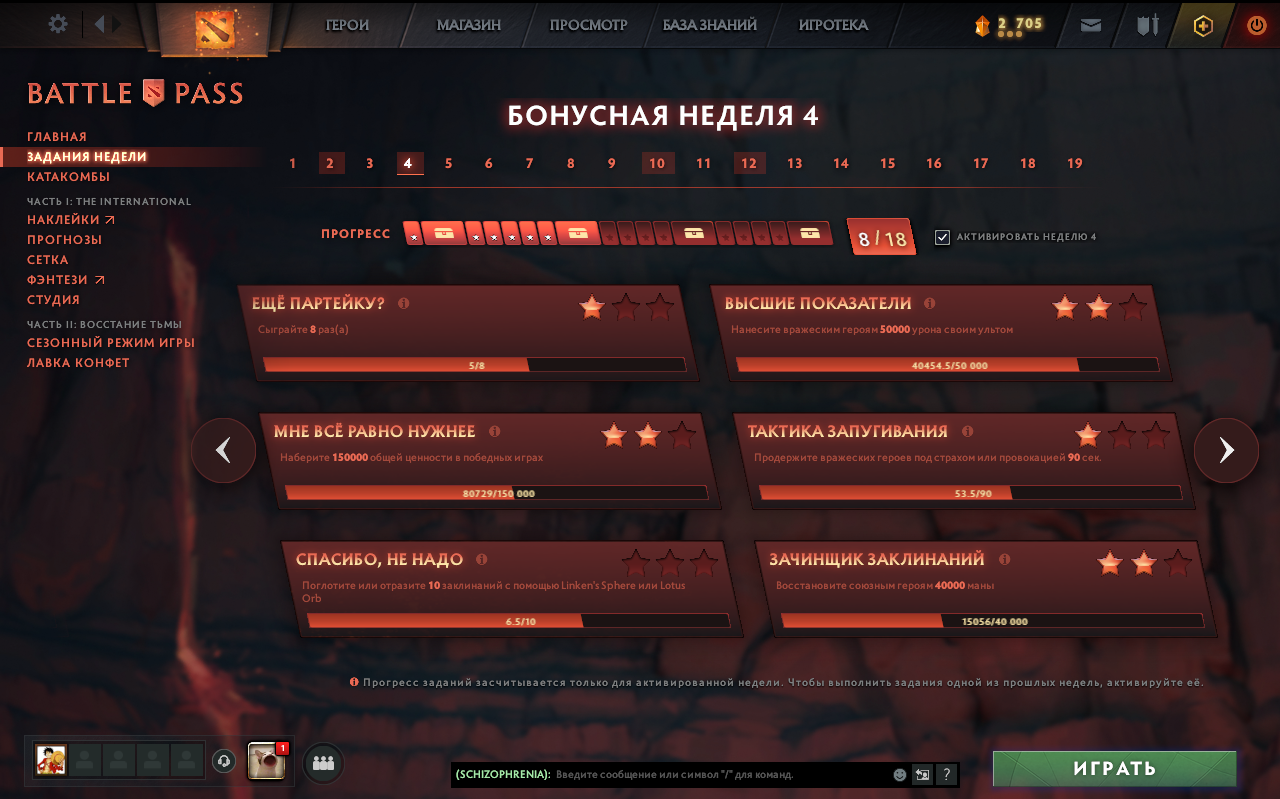Open the settings gear icon

pos(57,24)
